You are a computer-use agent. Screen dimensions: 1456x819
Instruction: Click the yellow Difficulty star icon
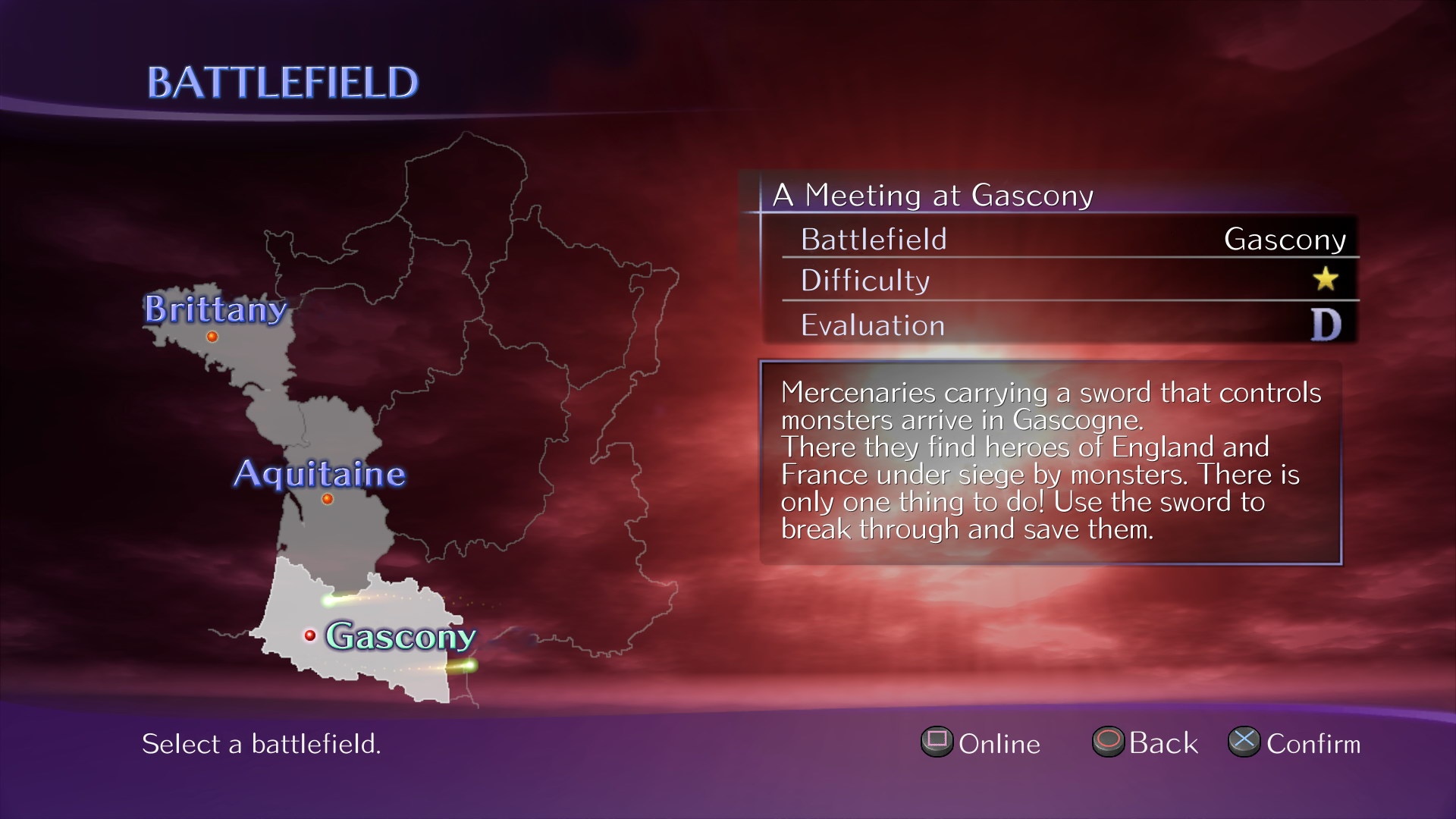pyautogui.click(x=1326, y=280)
